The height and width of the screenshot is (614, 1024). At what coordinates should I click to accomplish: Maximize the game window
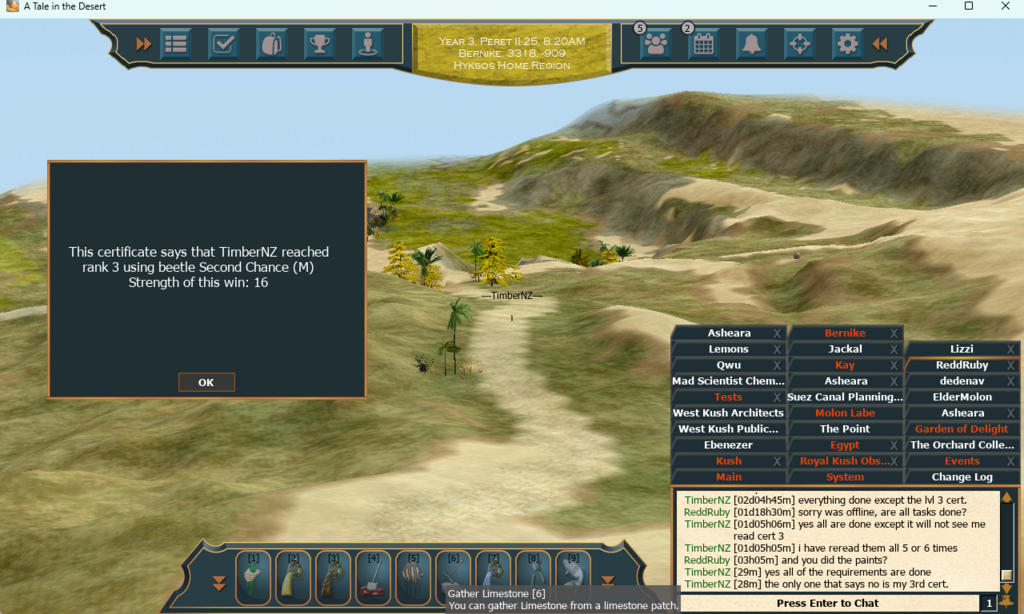click(x=969, y=6)
